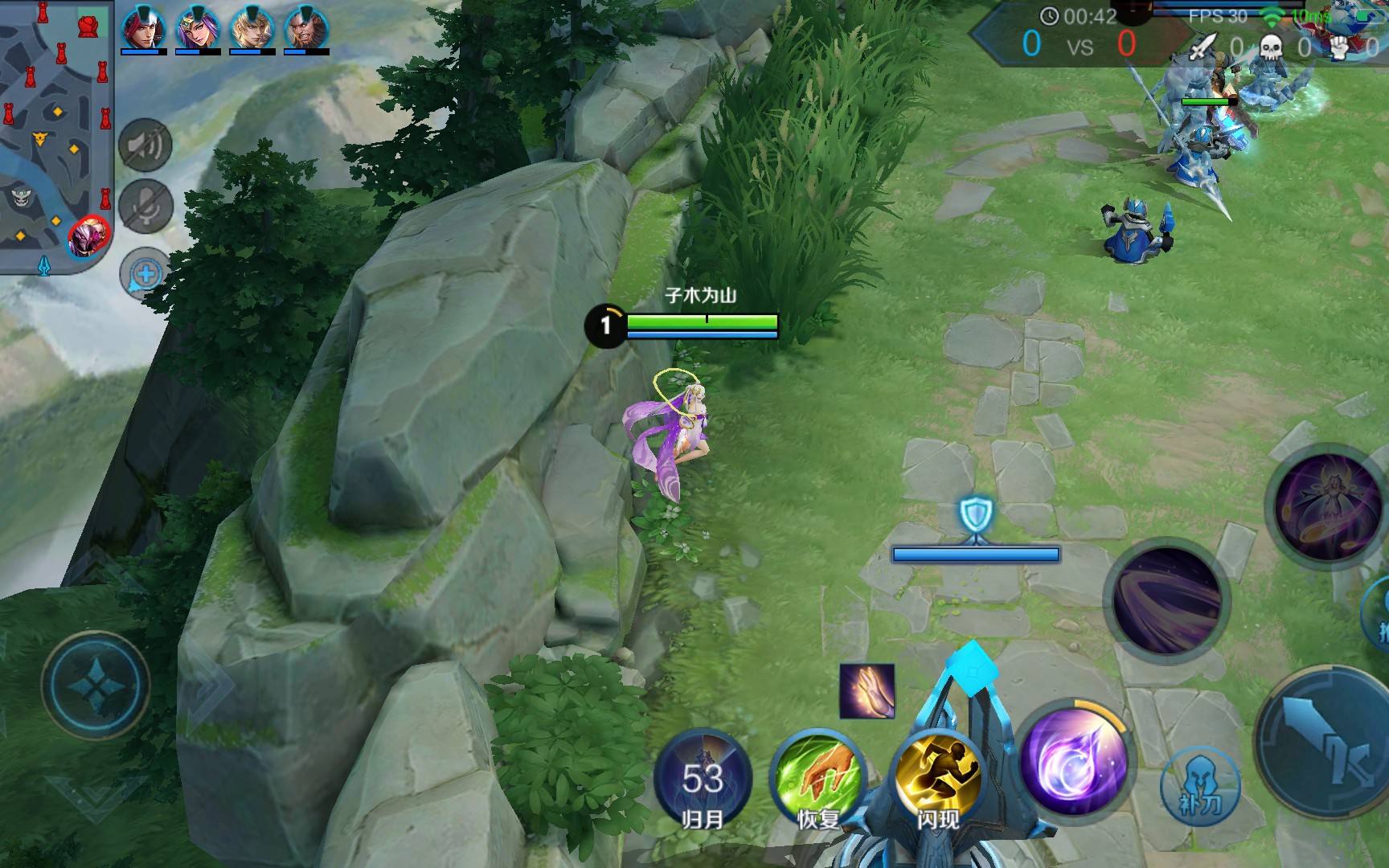The image size is (1389, 868).
Task: Select the bearded teammate portrait
Action: 305,29
